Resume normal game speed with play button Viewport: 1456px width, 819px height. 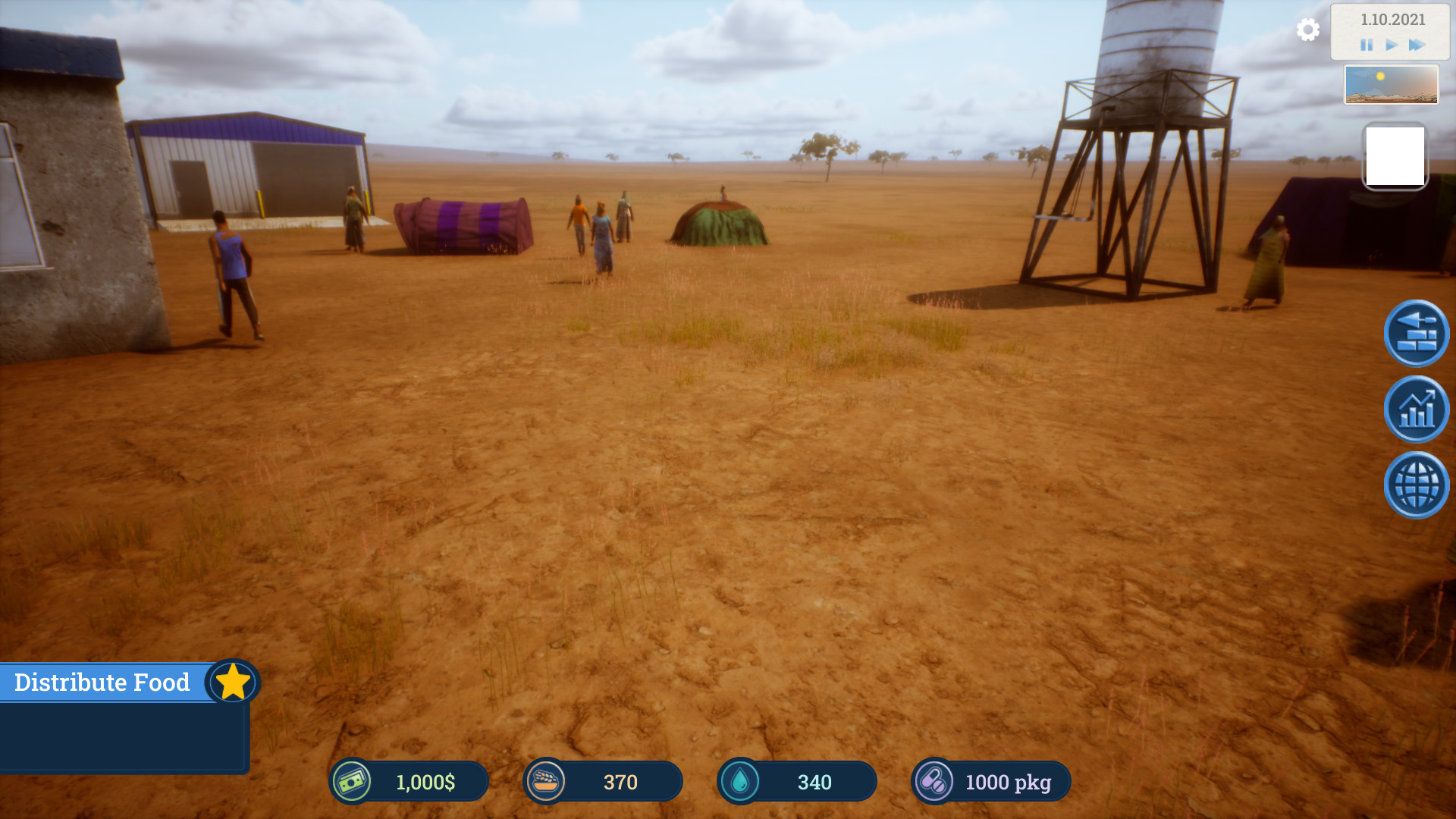point(1391,45)
